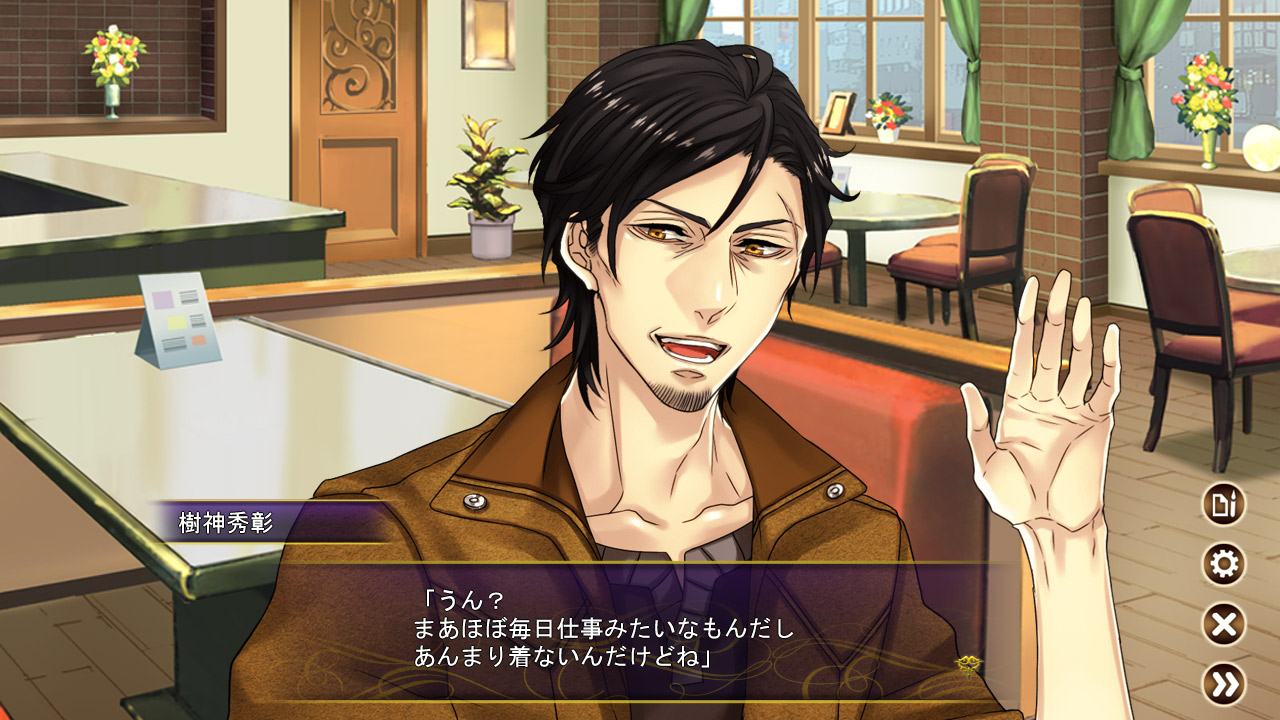1280x720 pixels.
Task: Open the document and pen log icon
Action: [x=1223, y=505]
